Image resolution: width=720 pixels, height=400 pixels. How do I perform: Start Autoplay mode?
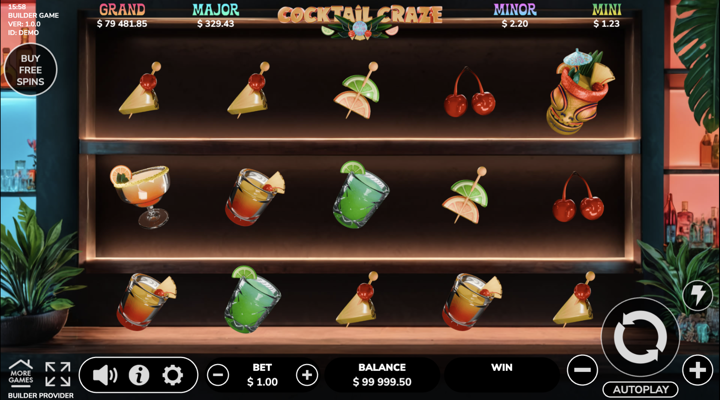640,389
